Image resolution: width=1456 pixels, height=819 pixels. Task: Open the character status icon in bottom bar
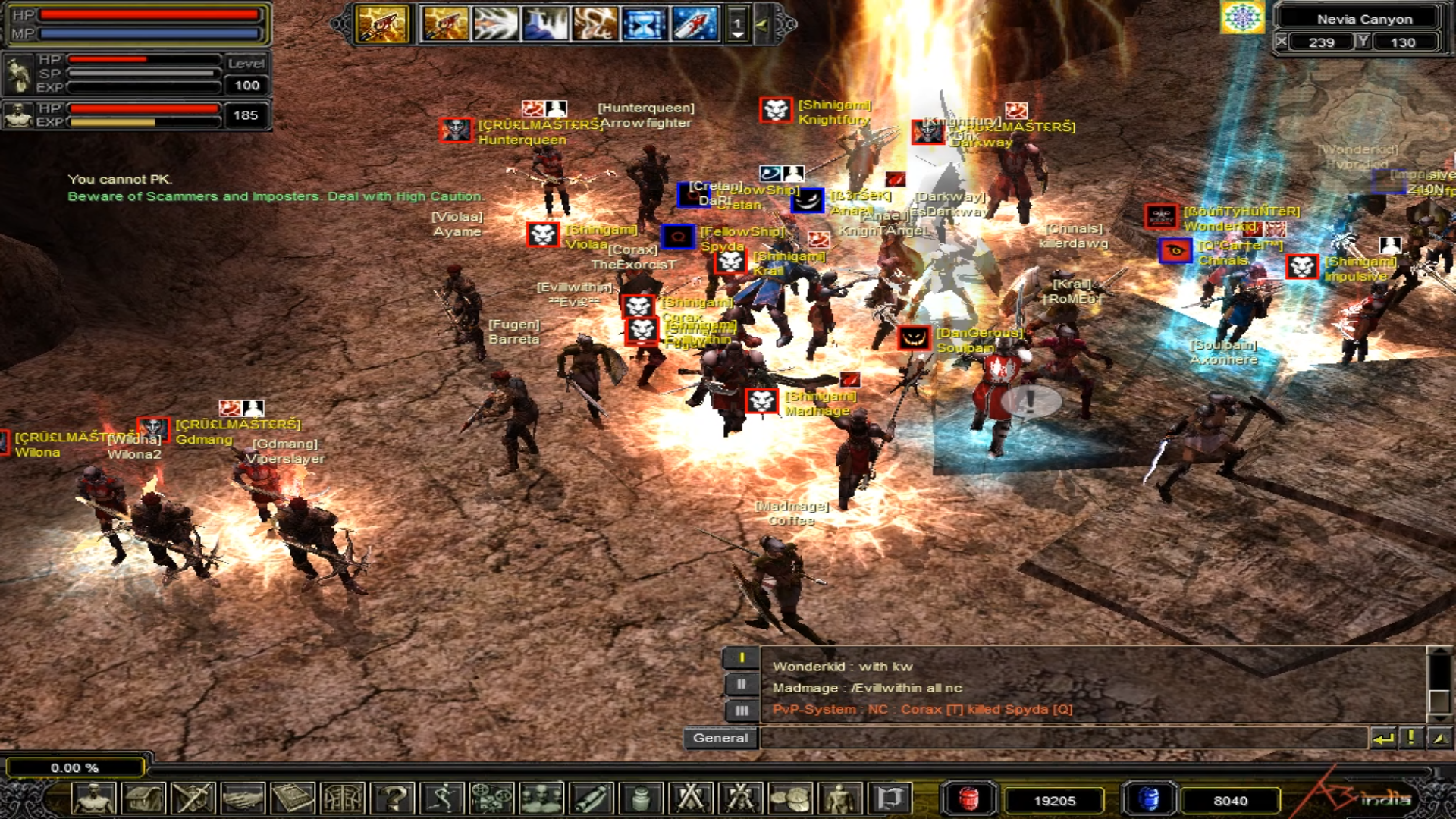click(x=94, y=799)
